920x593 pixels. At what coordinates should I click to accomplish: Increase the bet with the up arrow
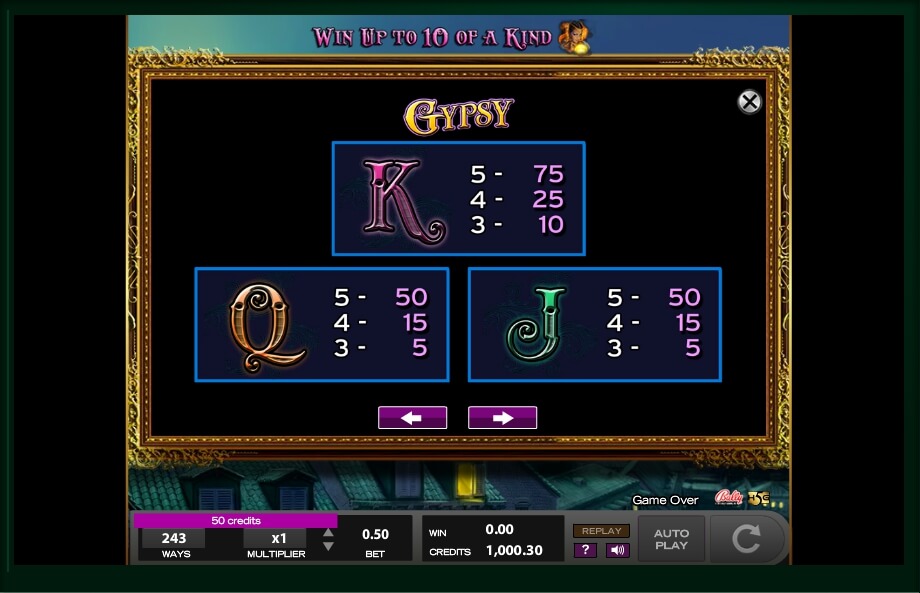point(328,533)
